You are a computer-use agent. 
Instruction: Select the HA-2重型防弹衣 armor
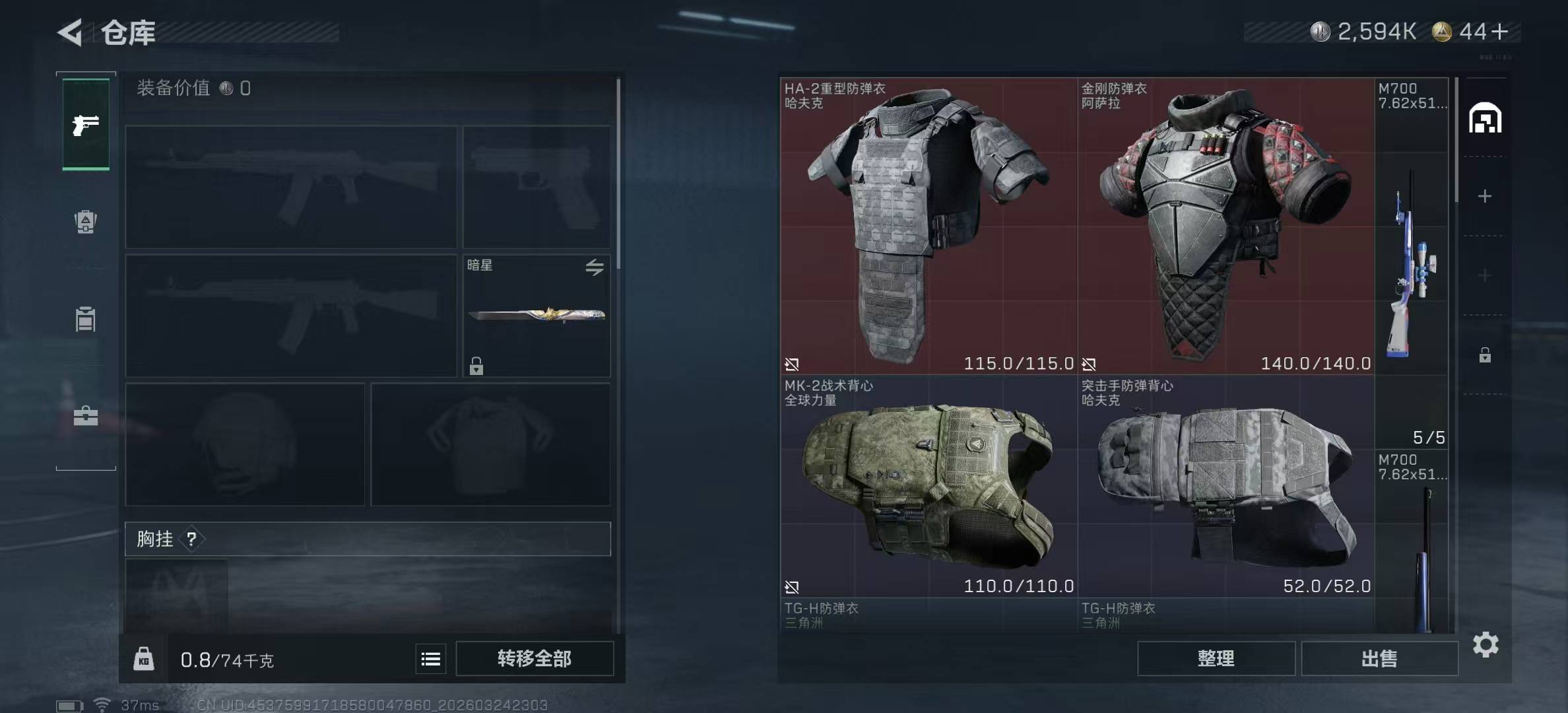(x=929, y=226)
